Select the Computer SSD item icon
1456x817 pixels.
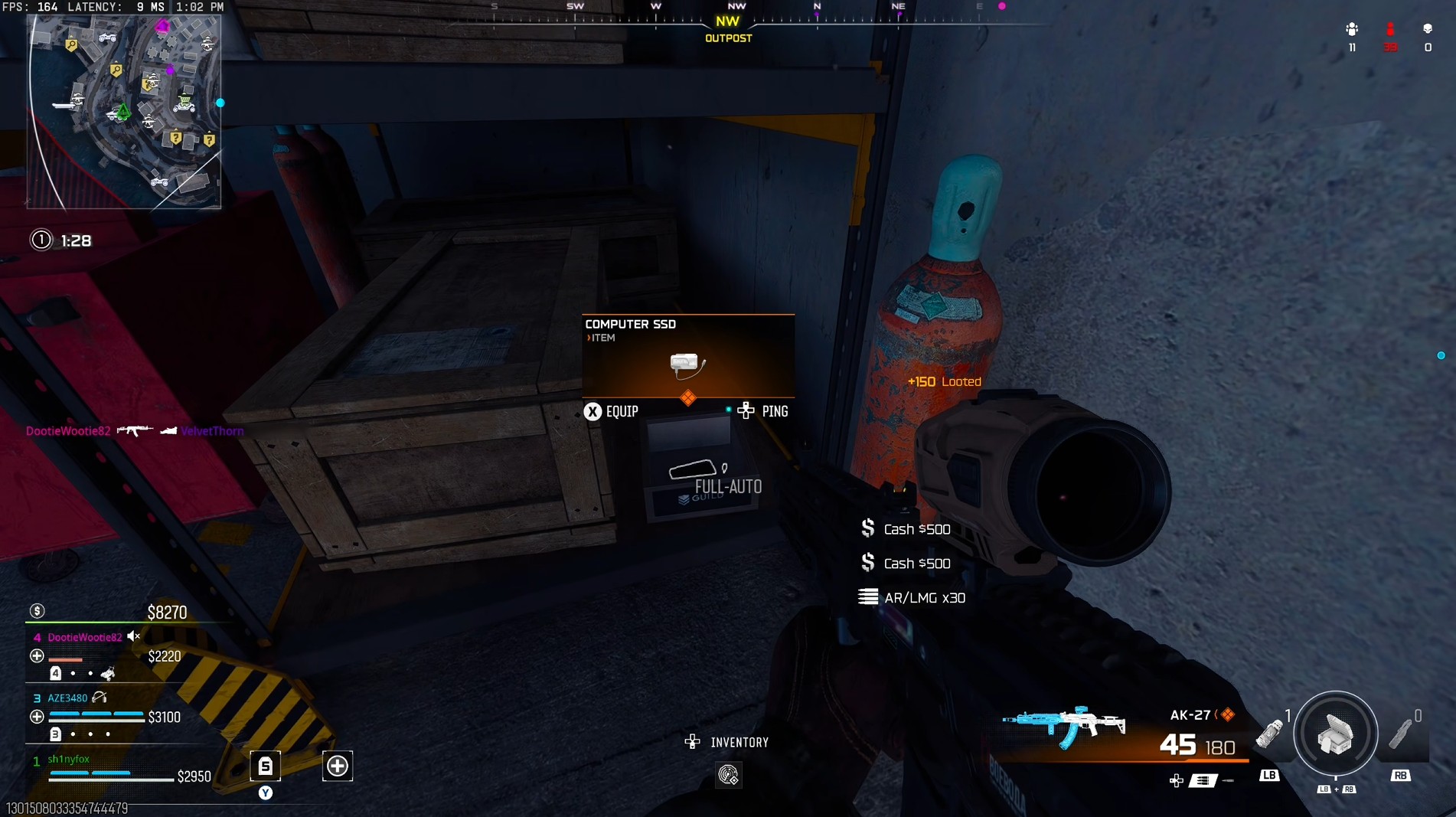[687, 364]
